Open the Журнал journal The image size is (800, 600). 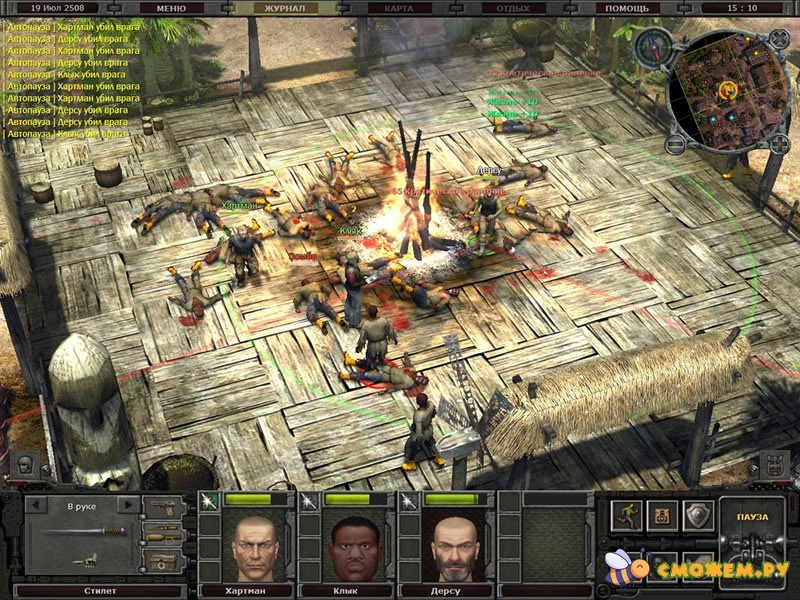283,7
